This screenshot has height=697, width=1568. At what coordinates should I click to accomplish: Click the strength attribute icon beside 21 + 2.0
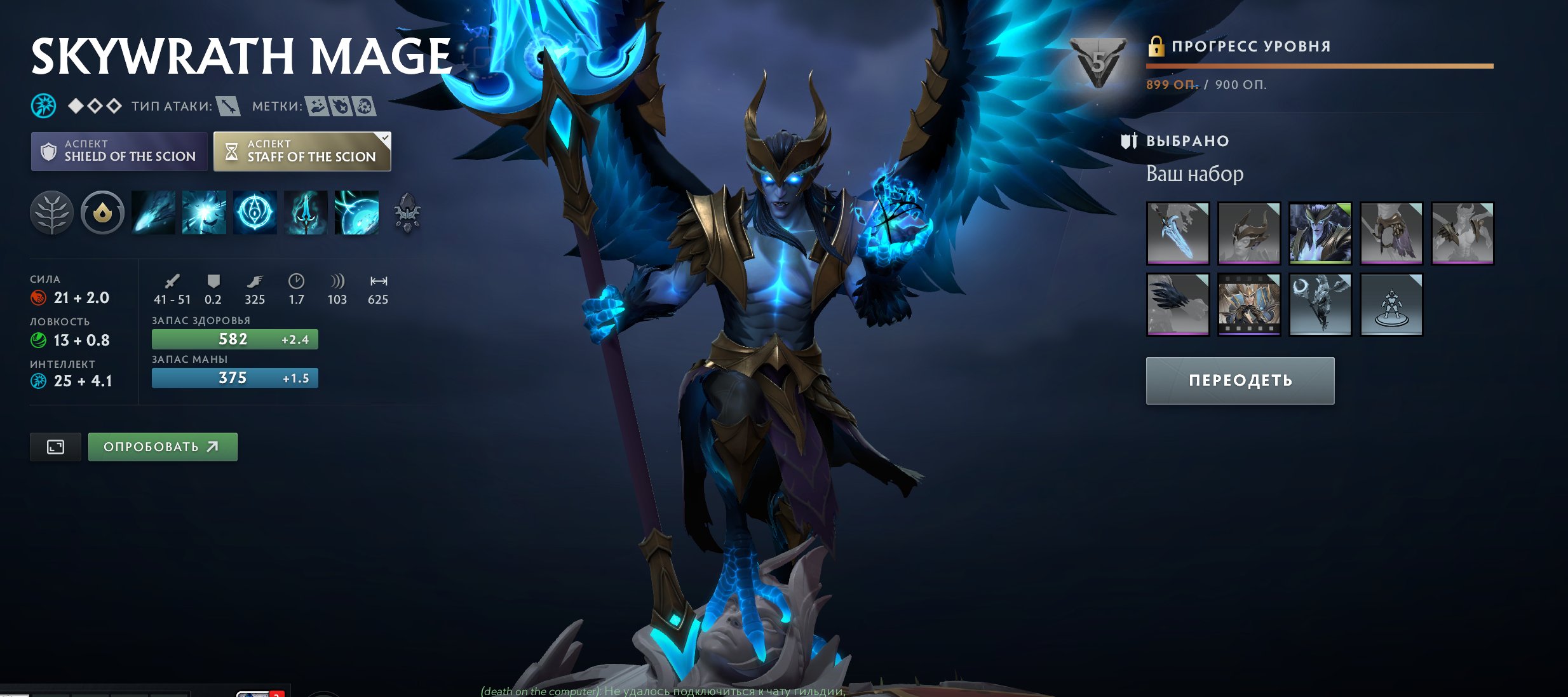[x=39, y=297]
